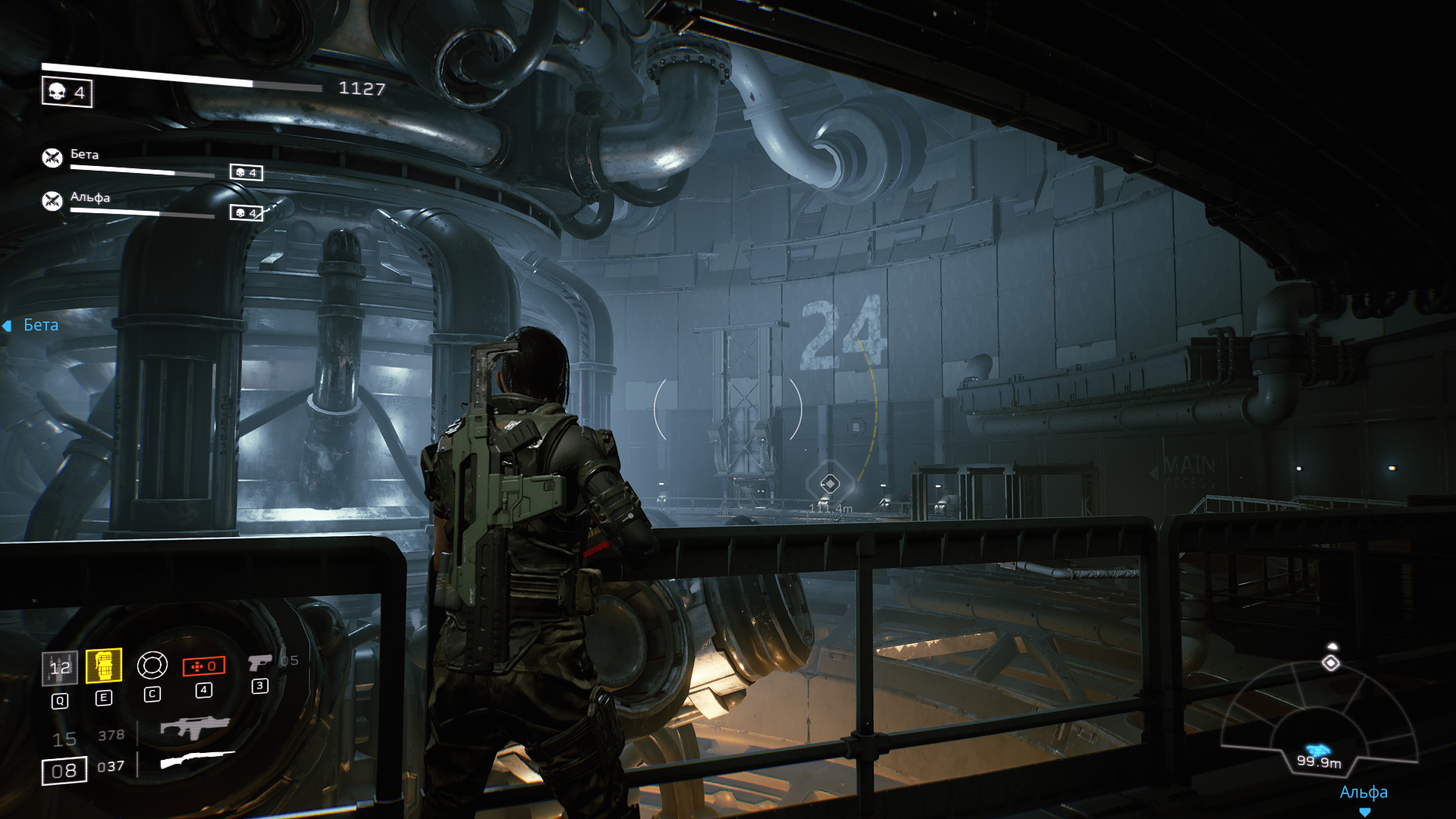Screen dimensions: 1456x819
Task: Switch to the pistol sidearm icon
Action: pyautogui.click(x=259, y=662)
